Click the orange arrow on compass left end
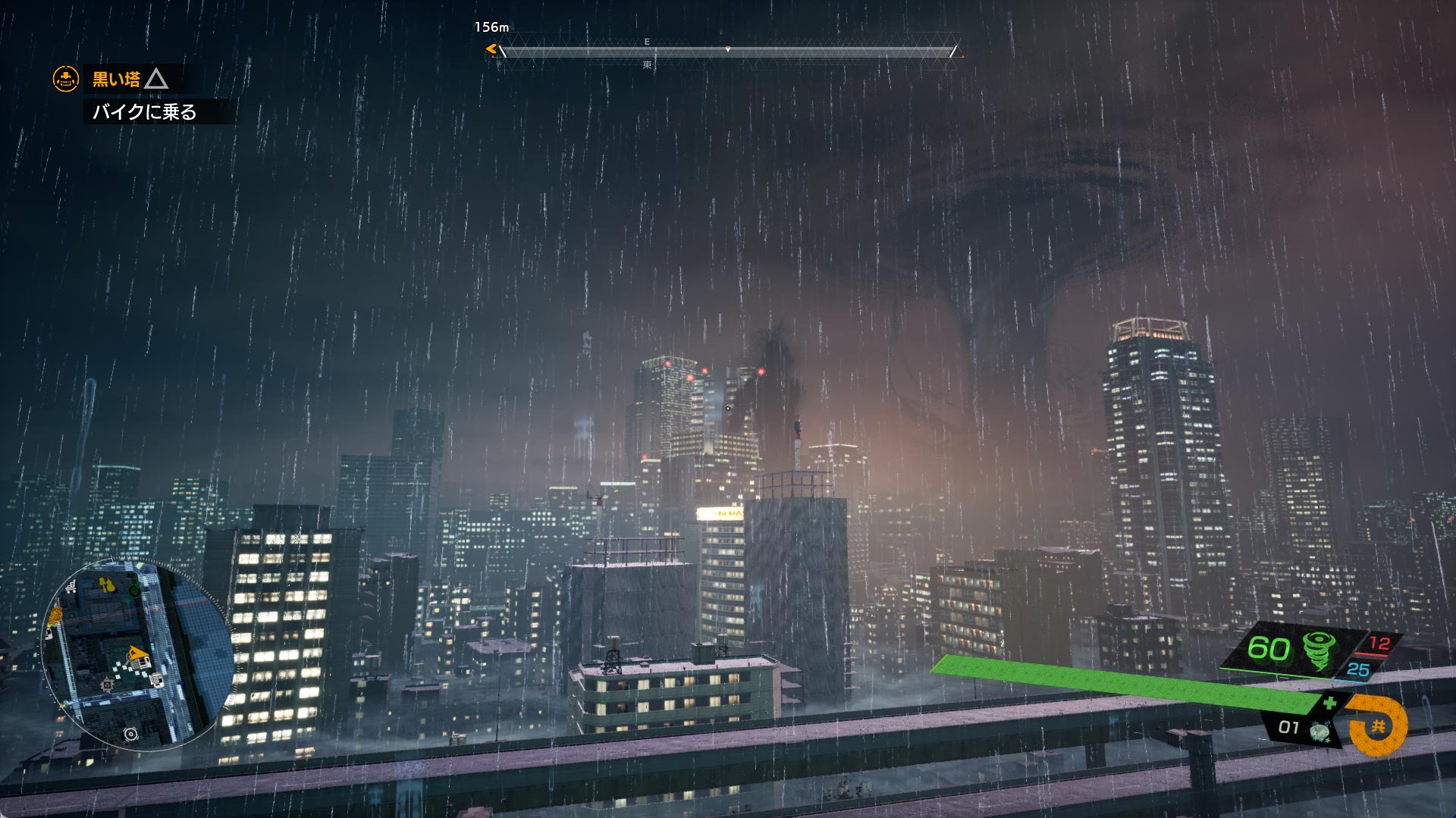1456x818 pixels. tap(491, 50)
